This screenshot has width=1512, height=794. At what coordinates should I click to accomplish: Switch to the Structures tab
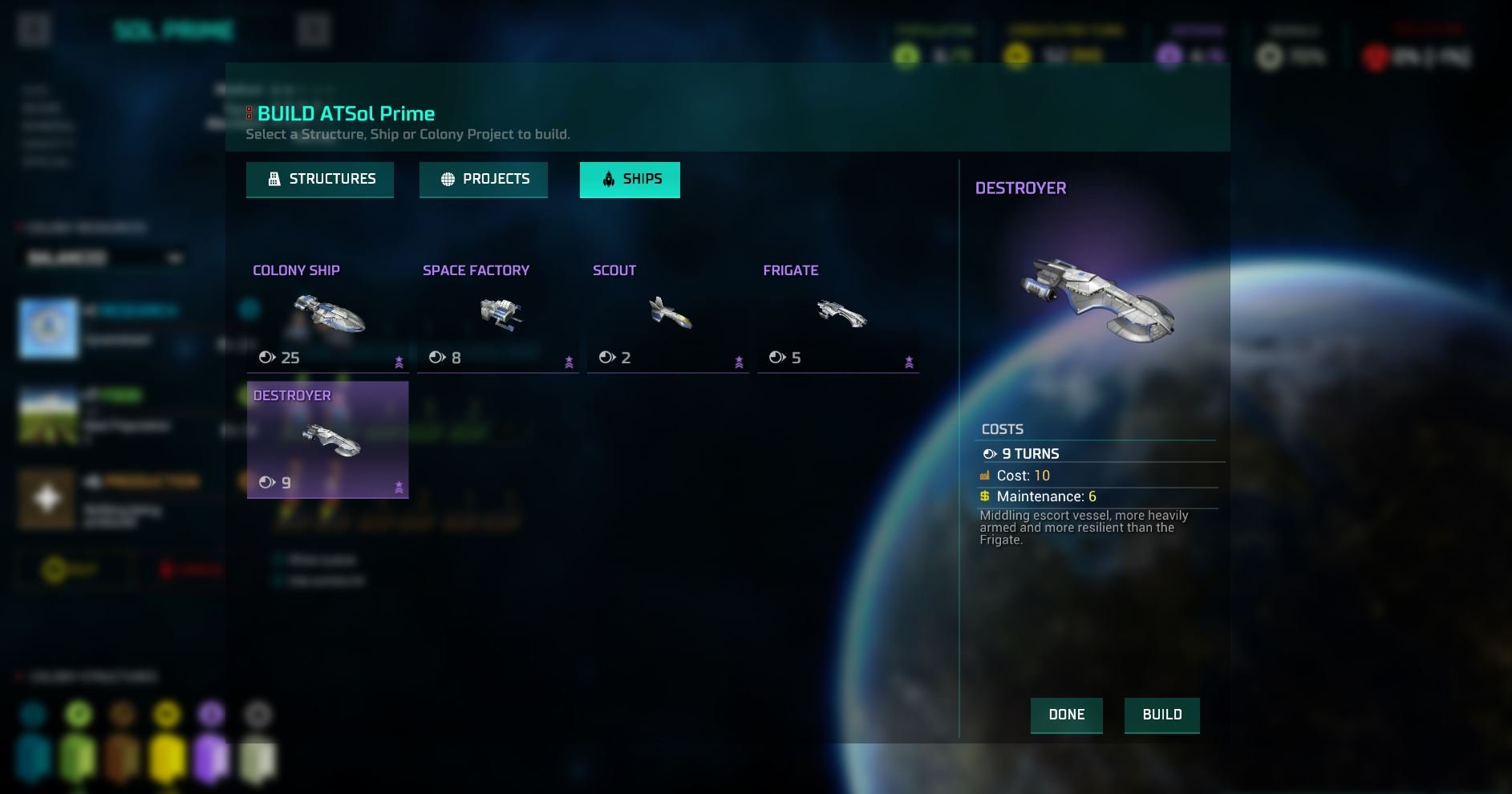point(320,179)
